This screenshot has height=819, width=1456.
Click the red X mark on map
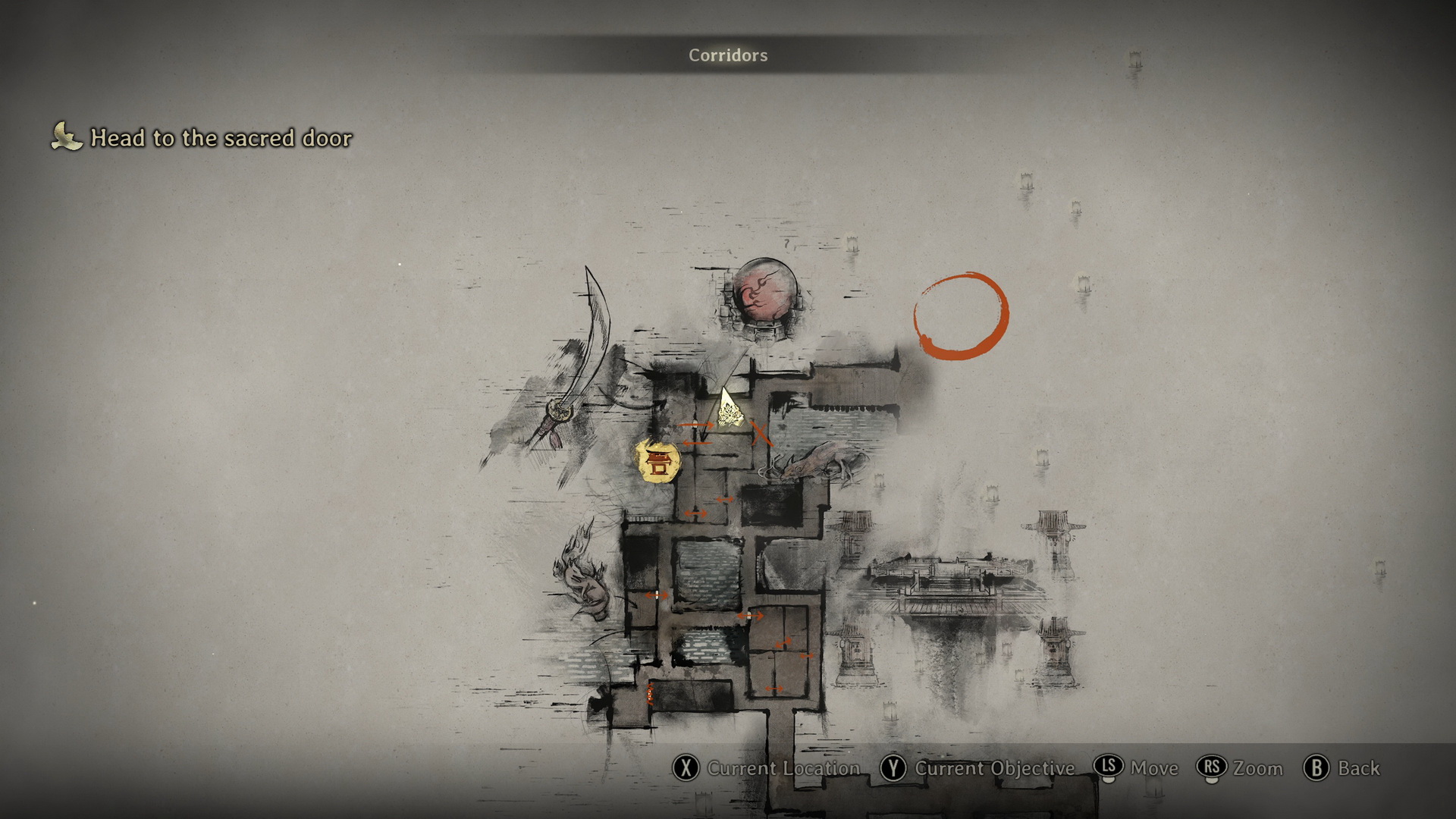pyautogui.click(x=760, y=434)
